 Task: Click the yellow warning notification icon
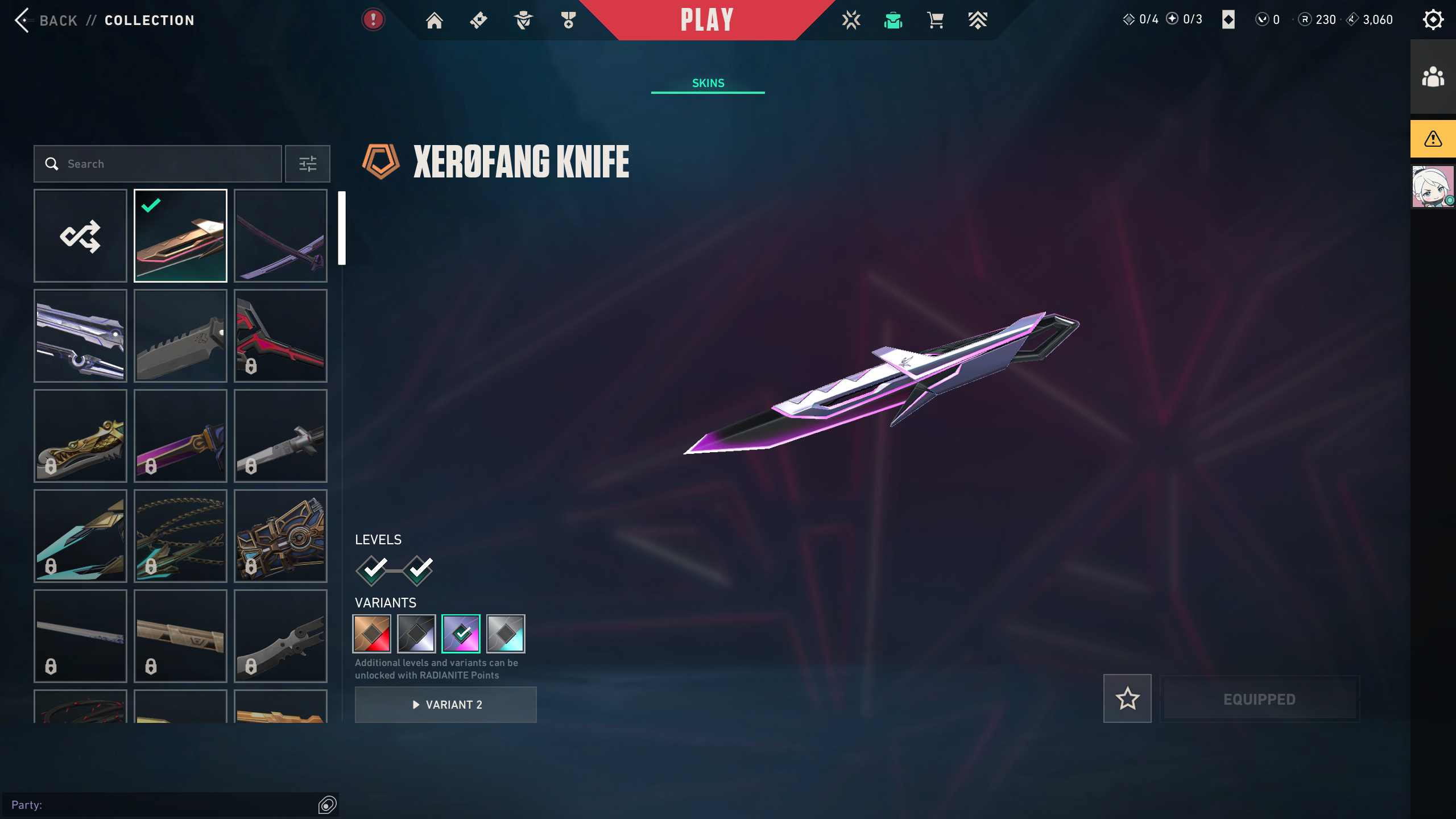pyautogui.click(x=1433, y=139)
